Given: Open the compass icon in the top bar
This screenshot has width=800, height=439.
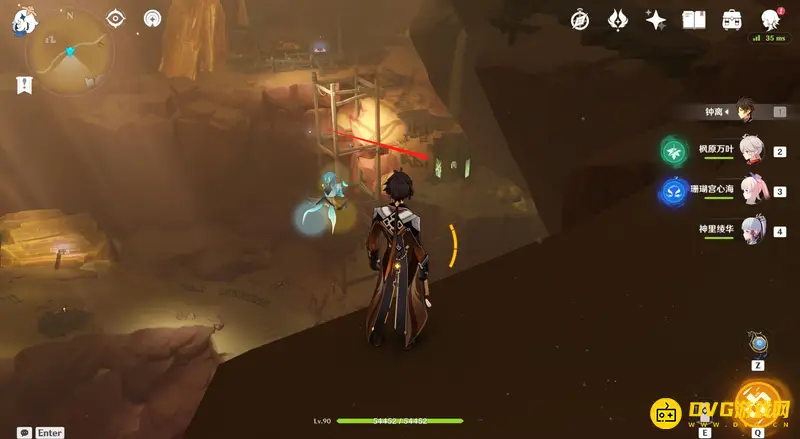Looking at the screenshot, I should 580,19.
